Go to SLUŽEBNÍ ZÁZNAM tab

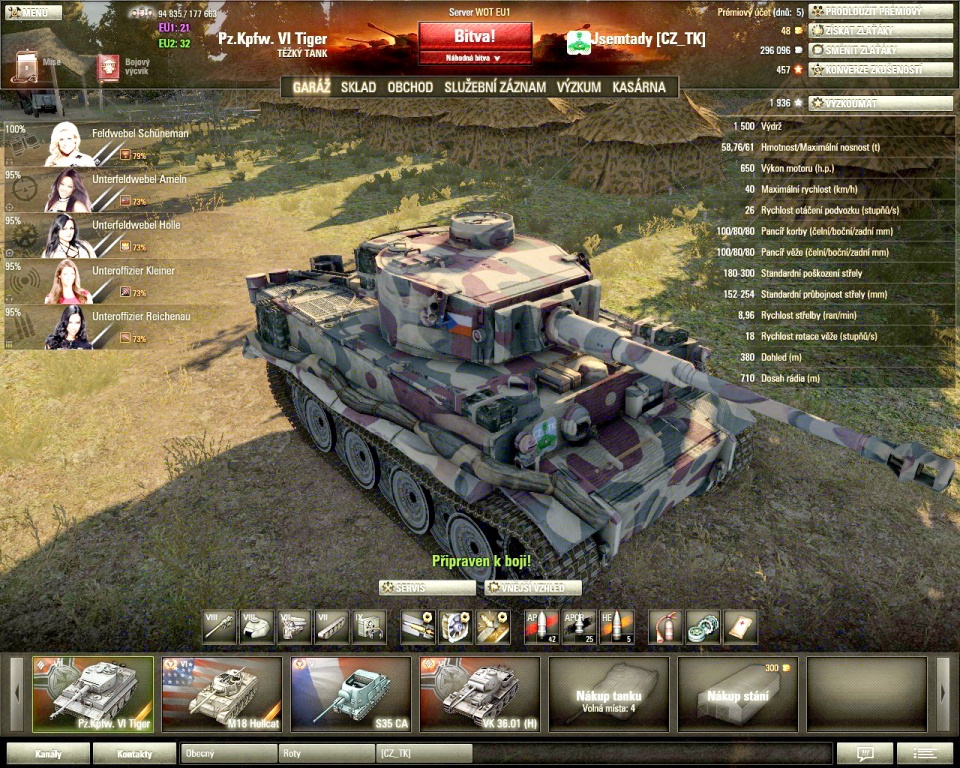(x=495, y=87)
